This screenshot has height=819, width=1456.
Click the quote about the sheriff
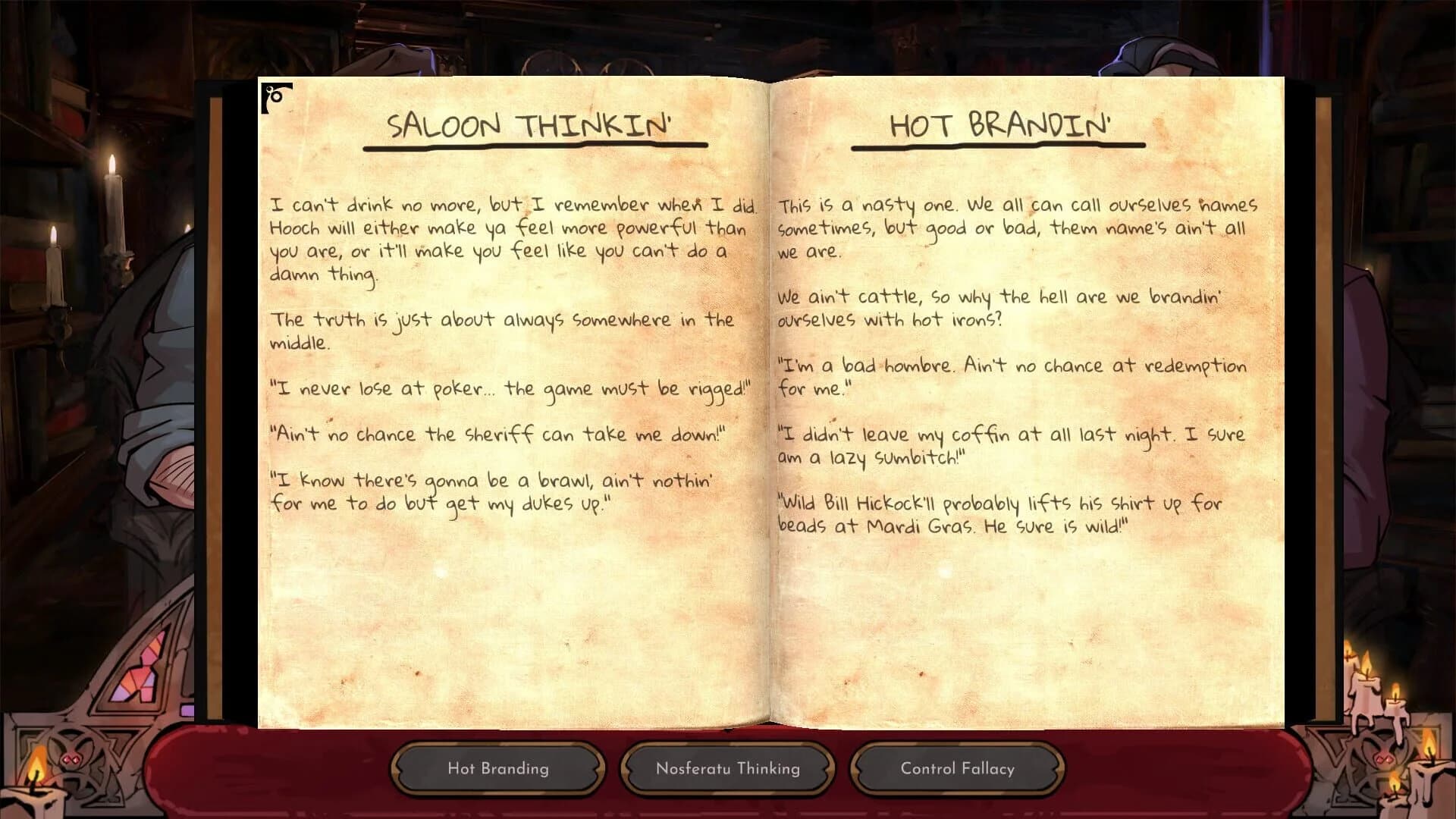(x=500, y=435)
